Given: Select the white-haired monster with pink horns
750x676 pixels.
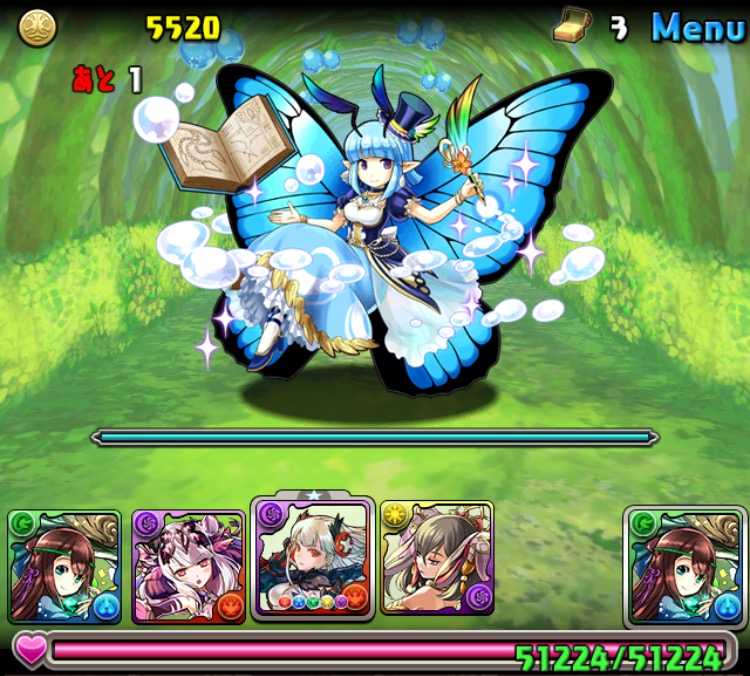Looking at the screenshot, I should pyautogui.click(x=188, y=566).
